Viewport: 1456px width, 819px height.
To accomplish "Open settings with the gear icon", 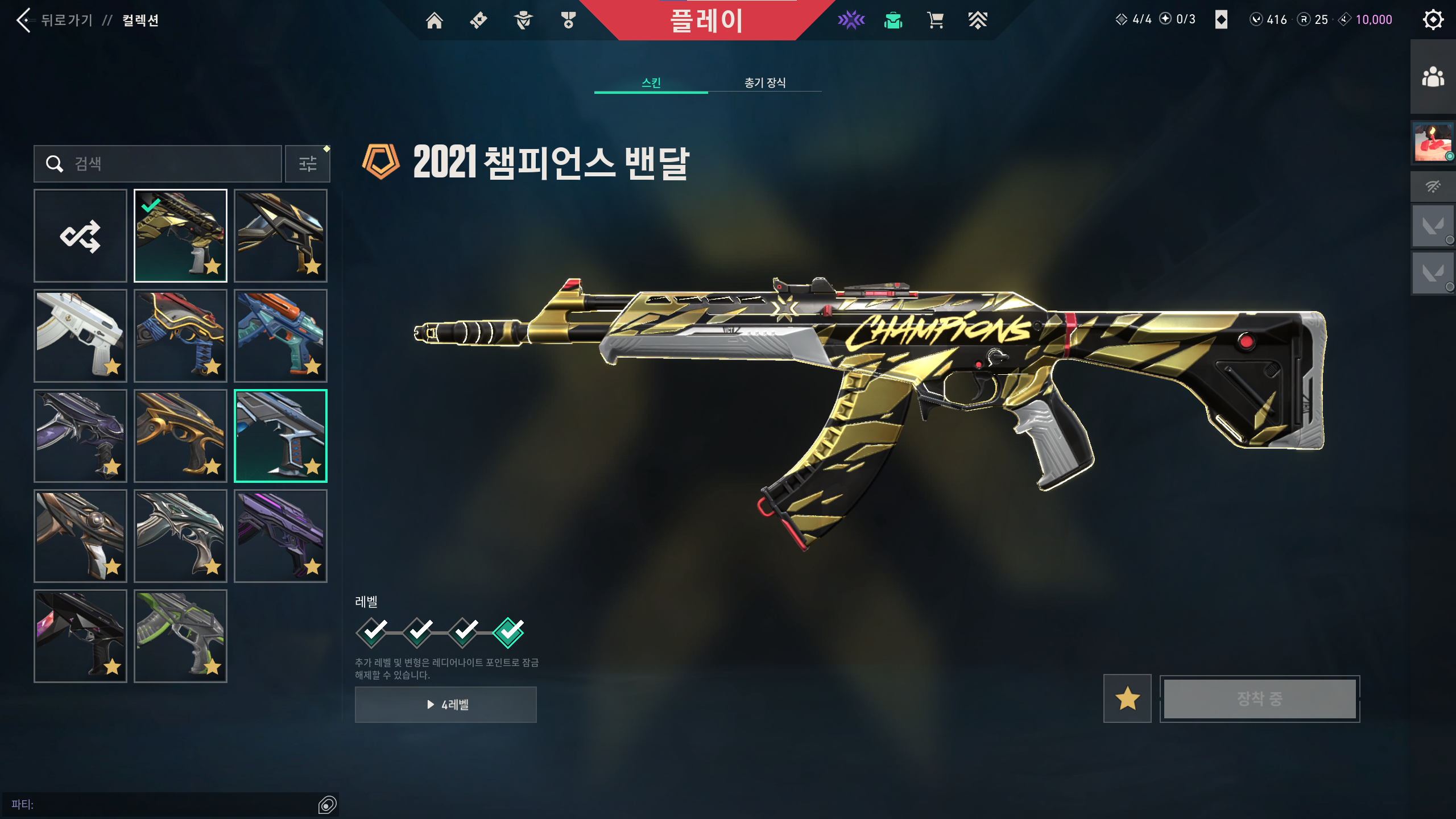I will point(1433,20).
